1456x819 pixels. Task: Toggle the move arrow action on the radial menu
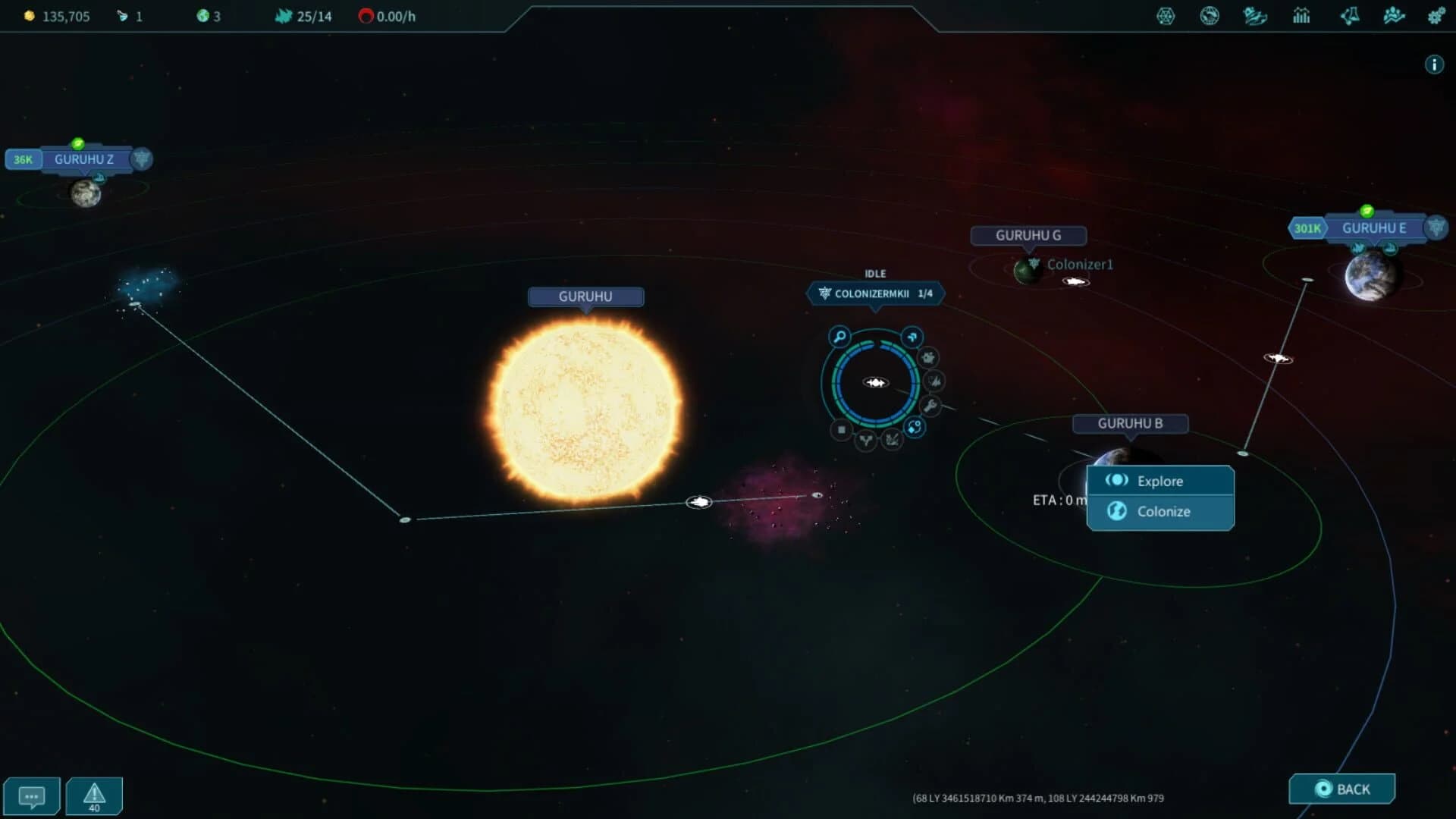[912, 337]
